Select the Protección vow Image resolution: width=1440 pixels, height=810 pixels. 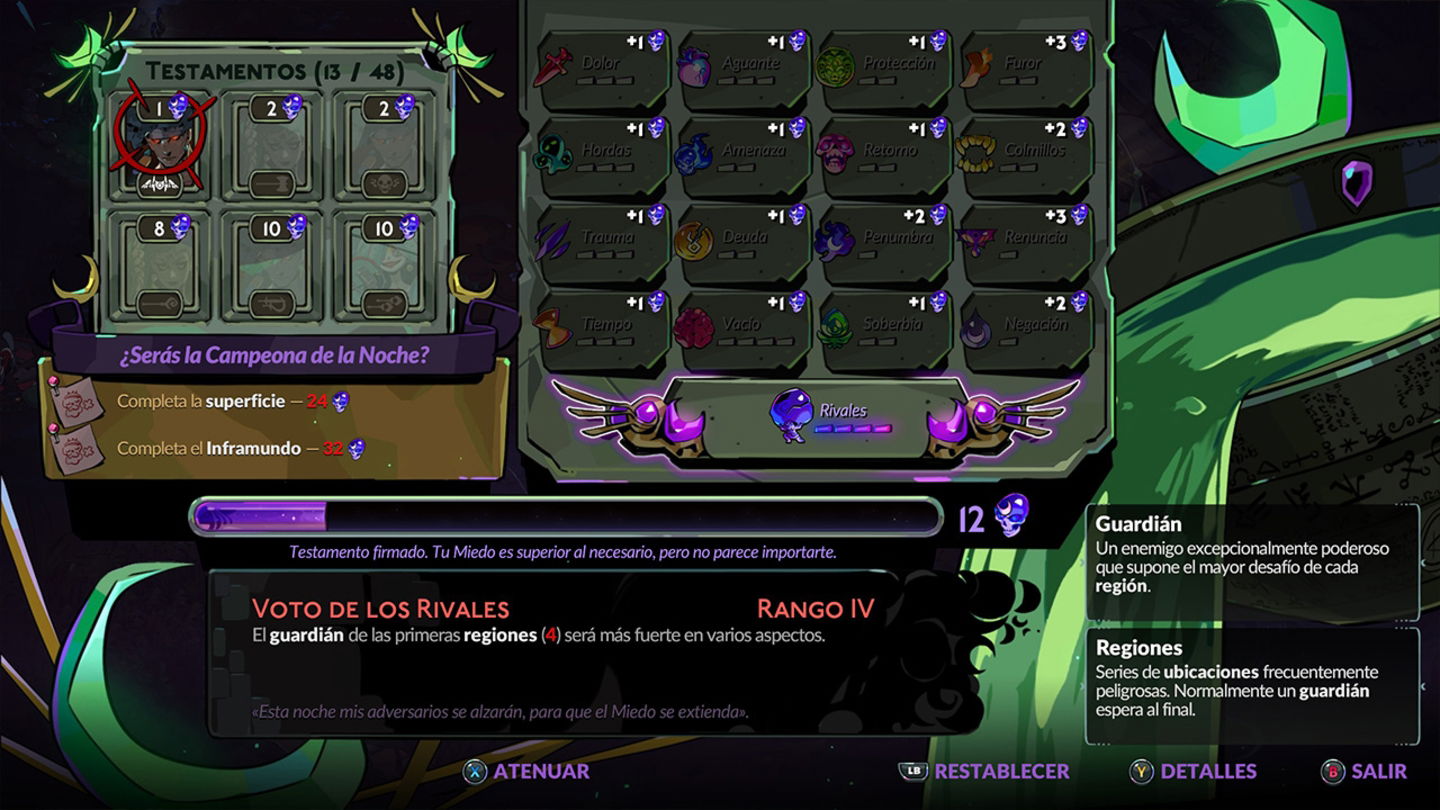(x=884, y=70)
